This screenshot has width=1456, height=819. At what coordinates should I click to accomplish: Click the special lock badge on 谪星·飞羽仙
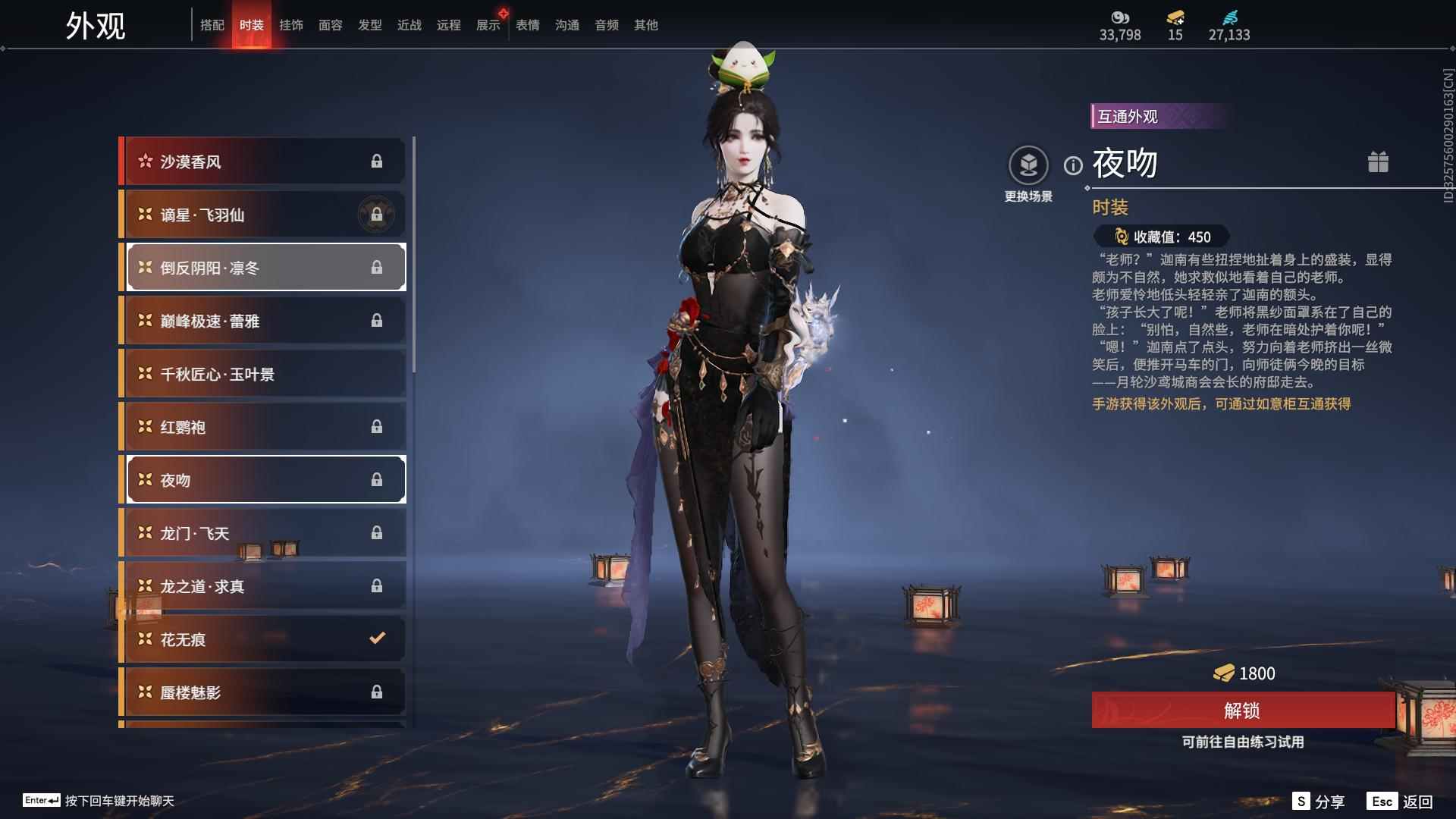pyautogui.click(x=377, y=214)
